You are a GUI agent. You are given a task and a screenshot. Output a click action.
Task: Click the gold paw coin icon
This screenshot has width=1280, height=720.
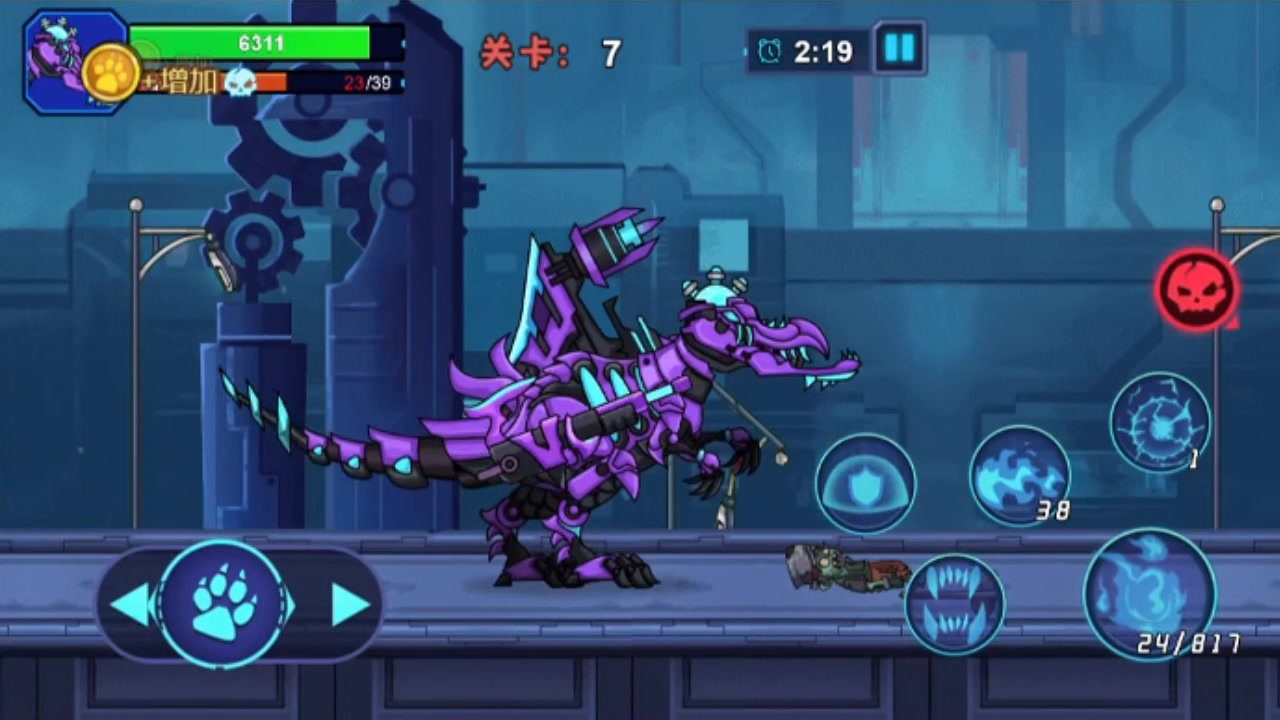[110, 73]
